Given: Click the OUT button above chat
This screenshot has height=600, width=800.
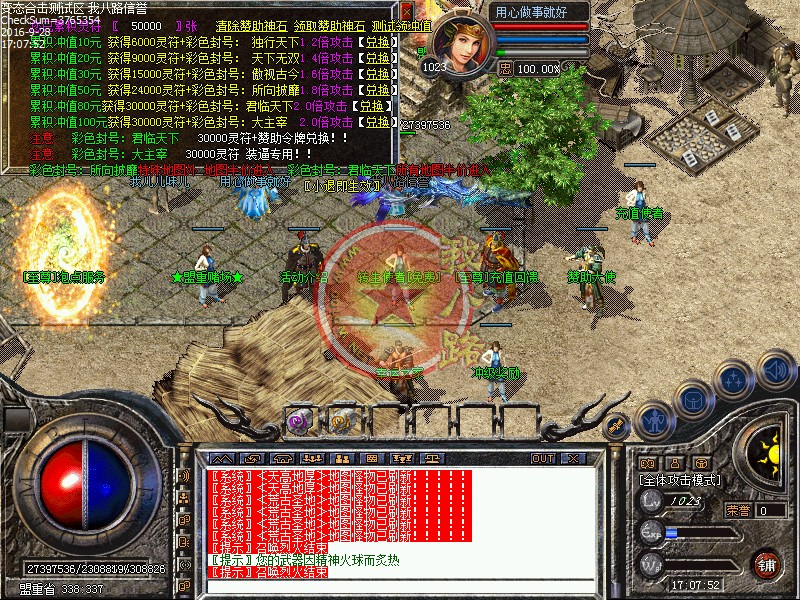Looking at the screenshot, I should [x=543, y=458].
